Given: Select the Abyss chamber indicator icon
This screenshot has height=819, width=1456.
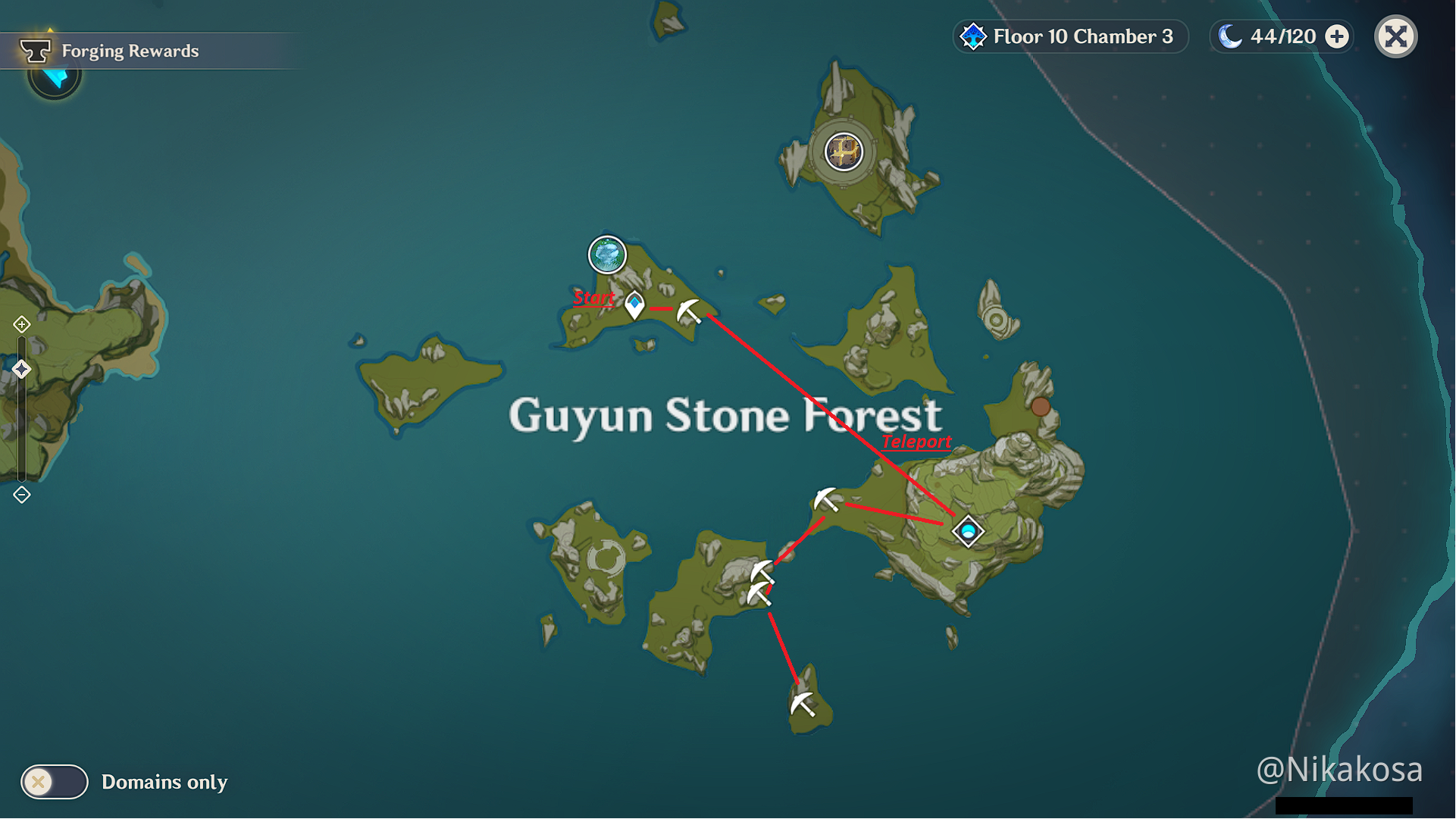Looking at the screenshot, I should [972, 36].
